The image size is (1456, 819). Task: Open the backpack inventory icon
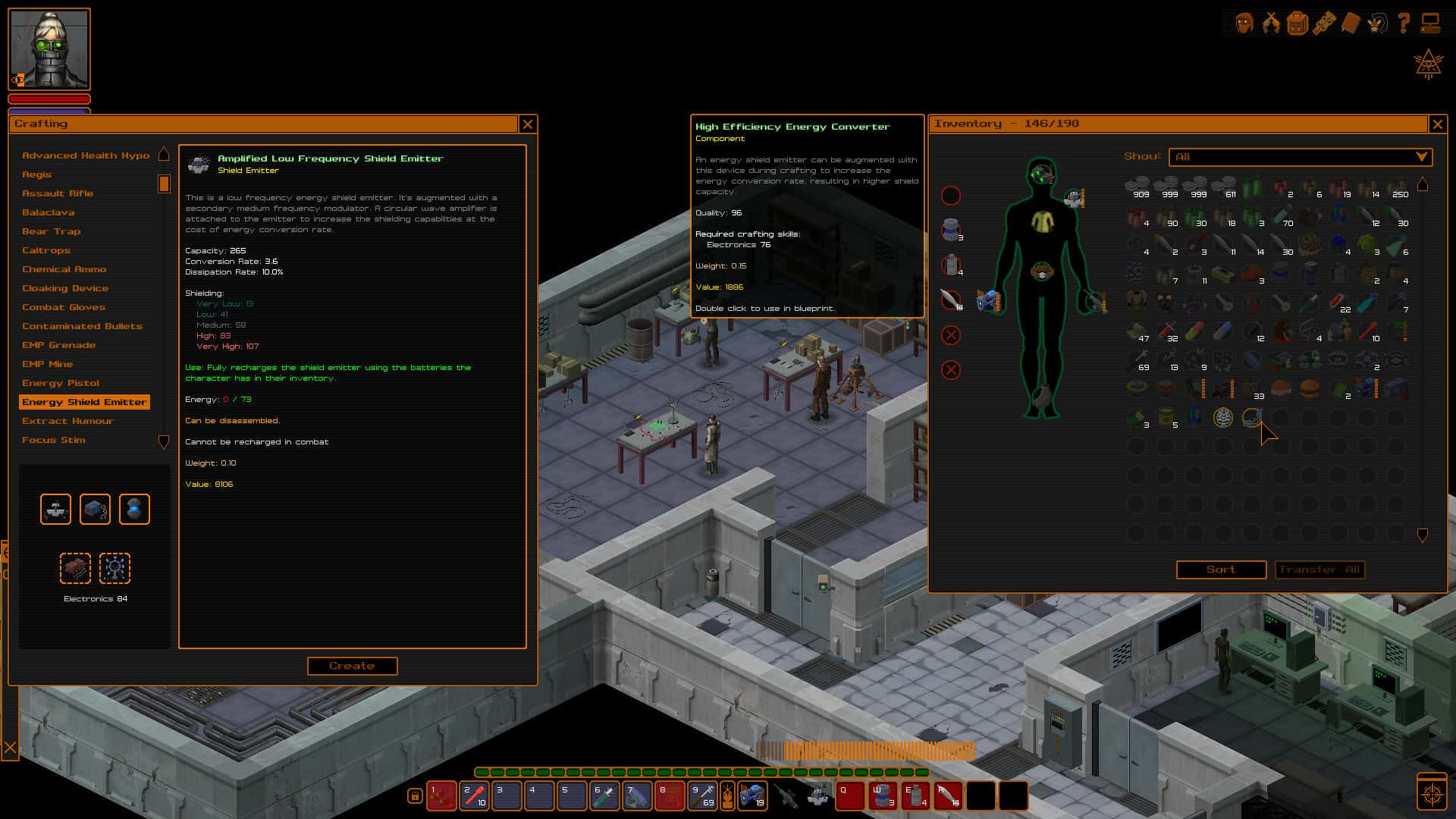point(1298,23)
